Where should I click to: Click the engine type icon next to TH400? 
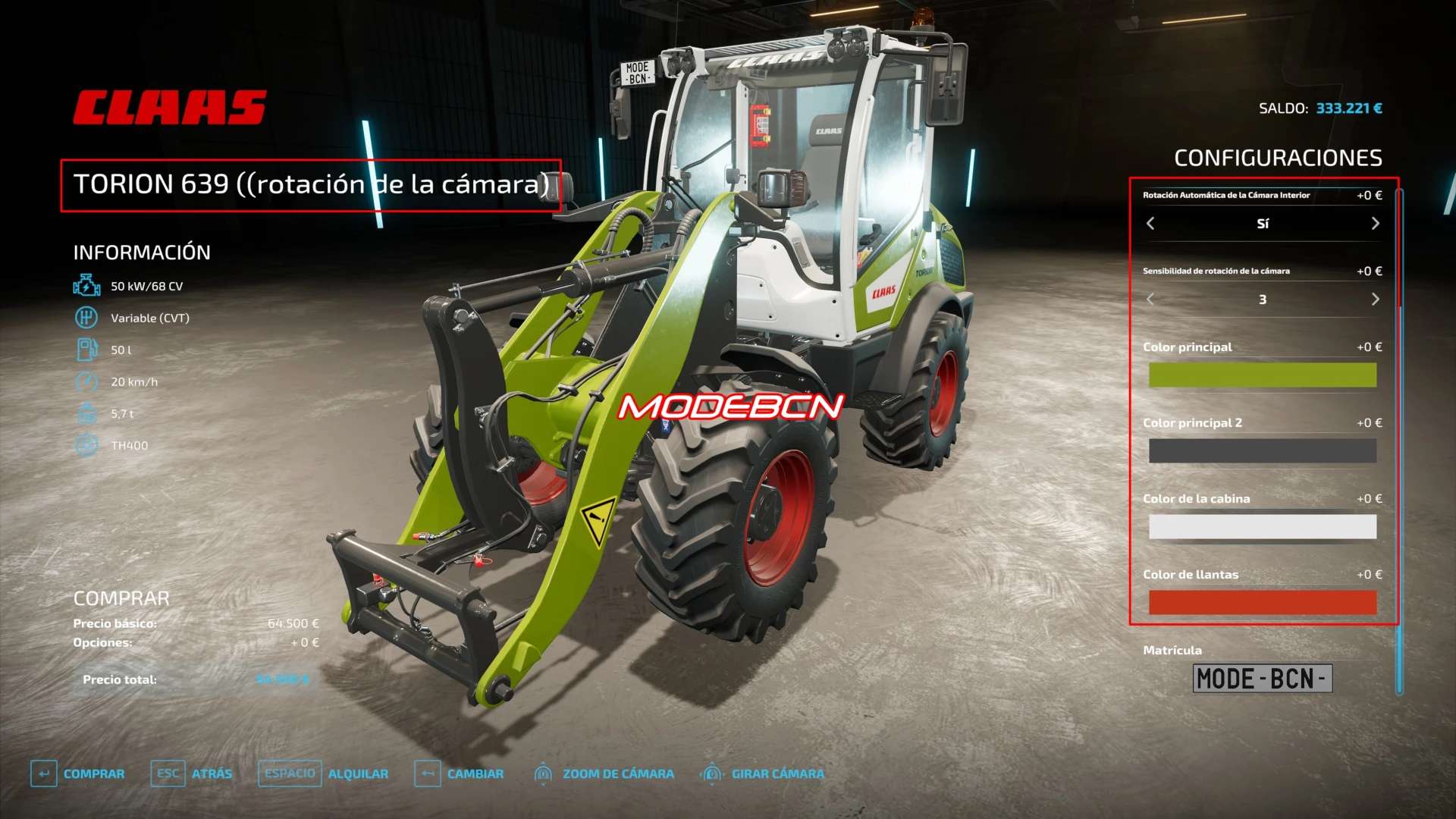[86, 446]
